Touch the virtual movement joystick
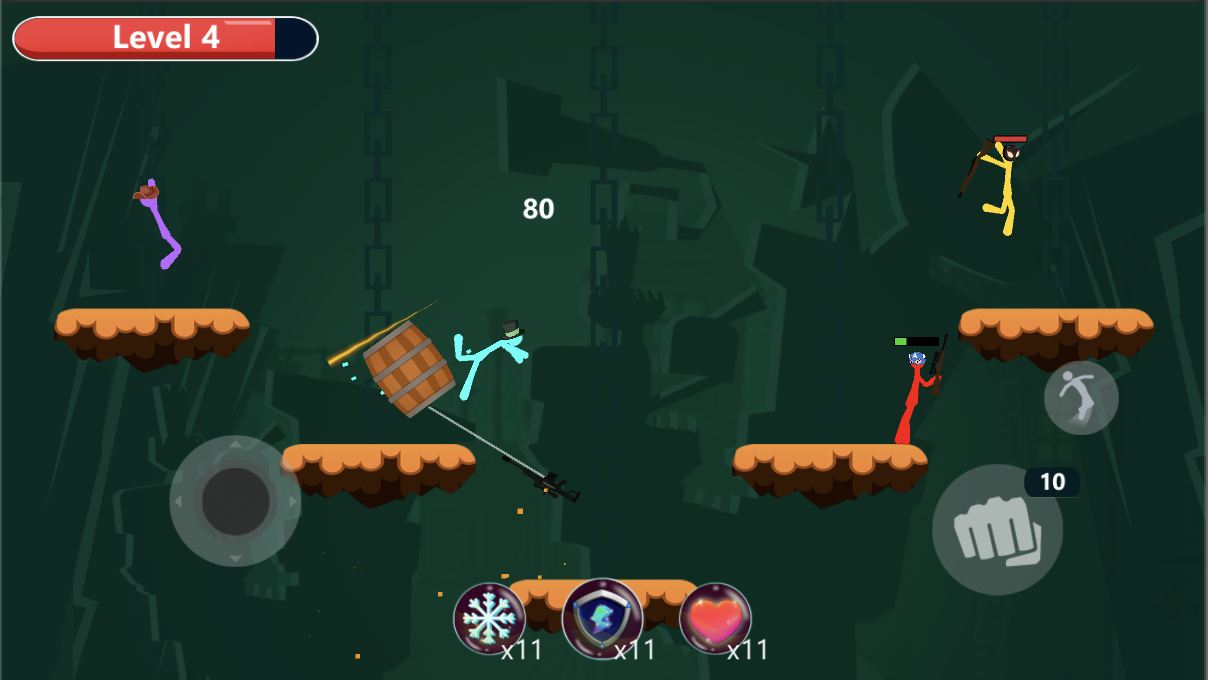 [x=235, y=501]
